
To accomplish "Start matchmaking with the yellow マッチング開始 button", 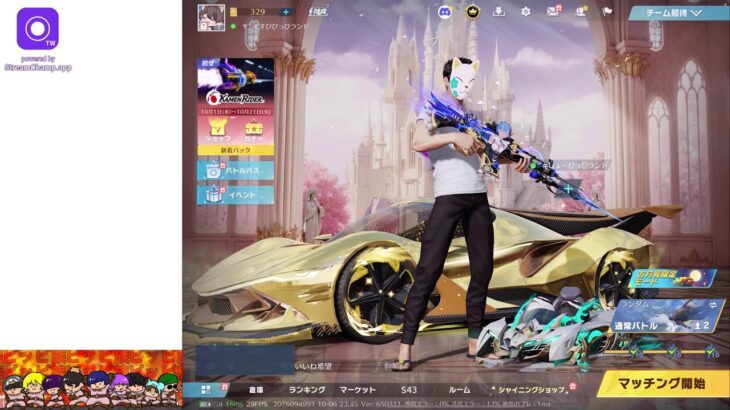I will 663,383.
